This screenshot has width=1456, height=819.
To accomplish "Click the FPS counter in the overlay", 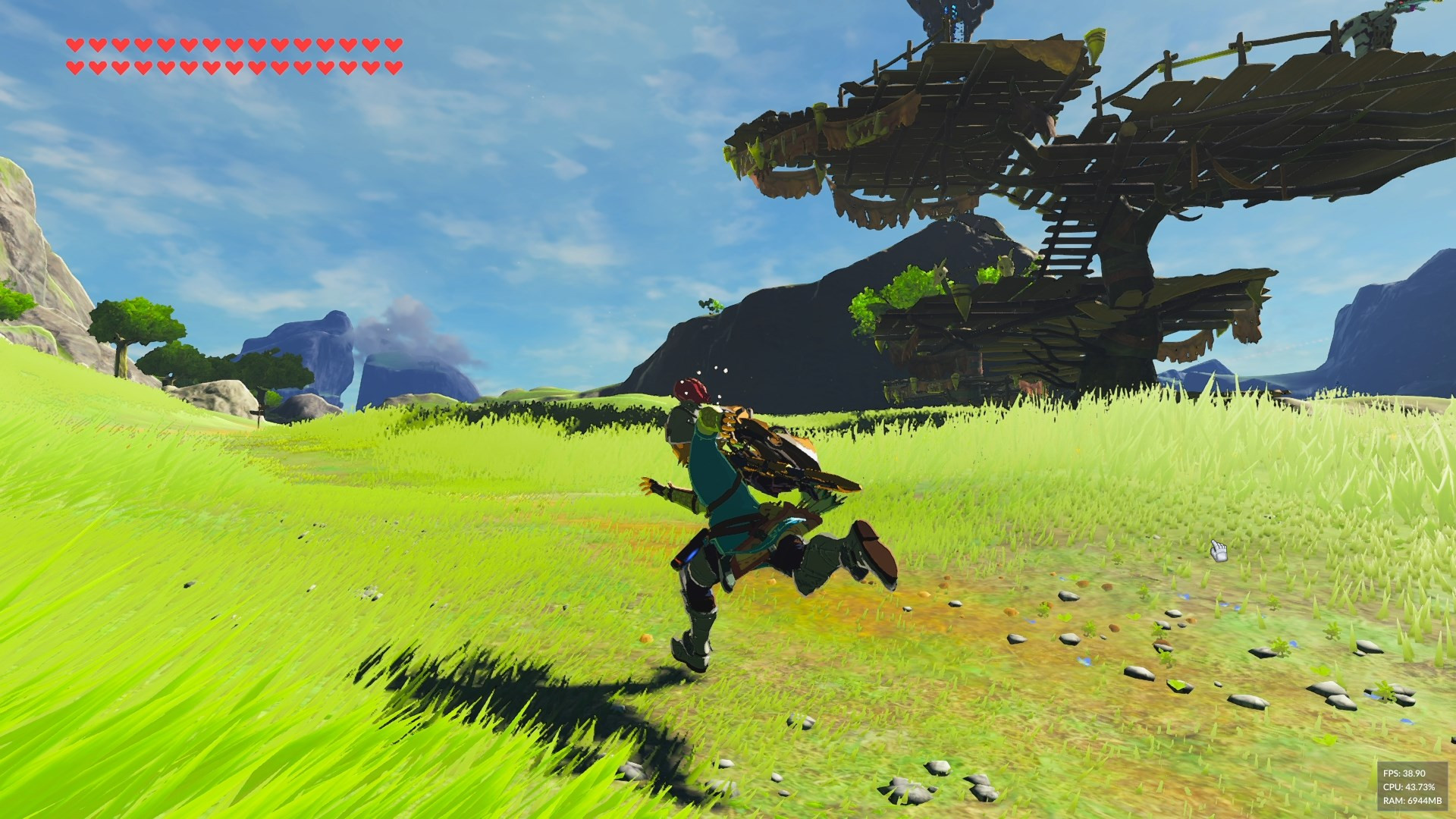I will point(1404,774).
